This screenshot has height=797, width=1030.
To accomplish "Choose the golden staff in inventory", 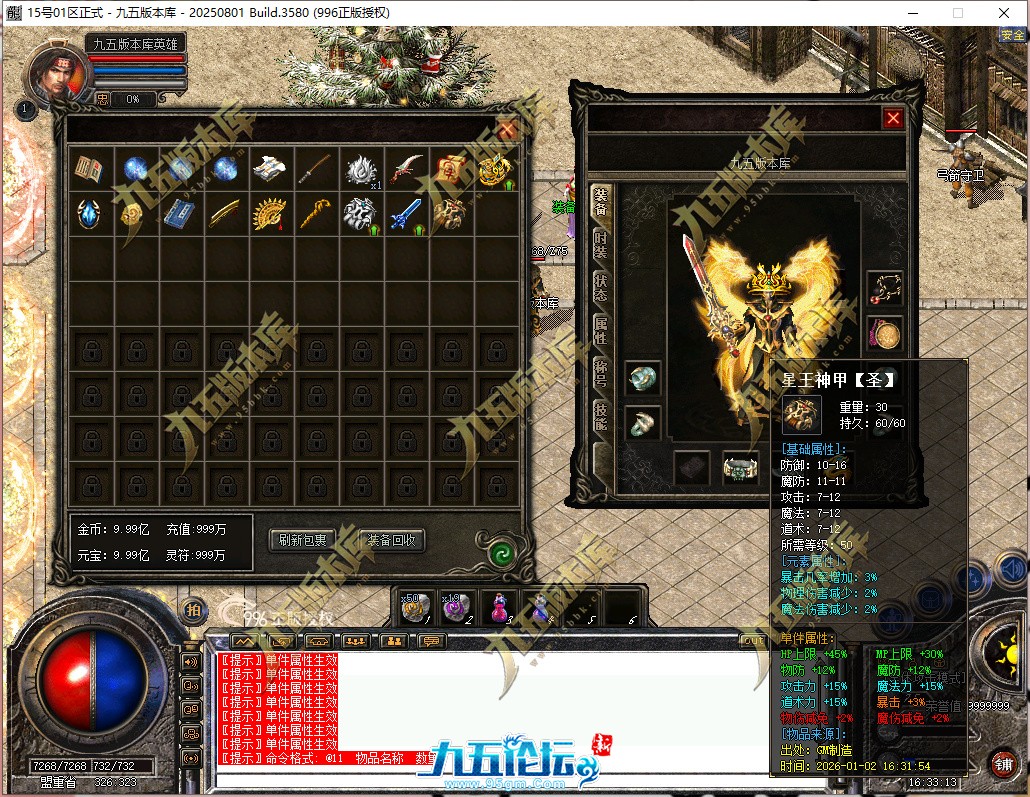I will click(315, 214).
